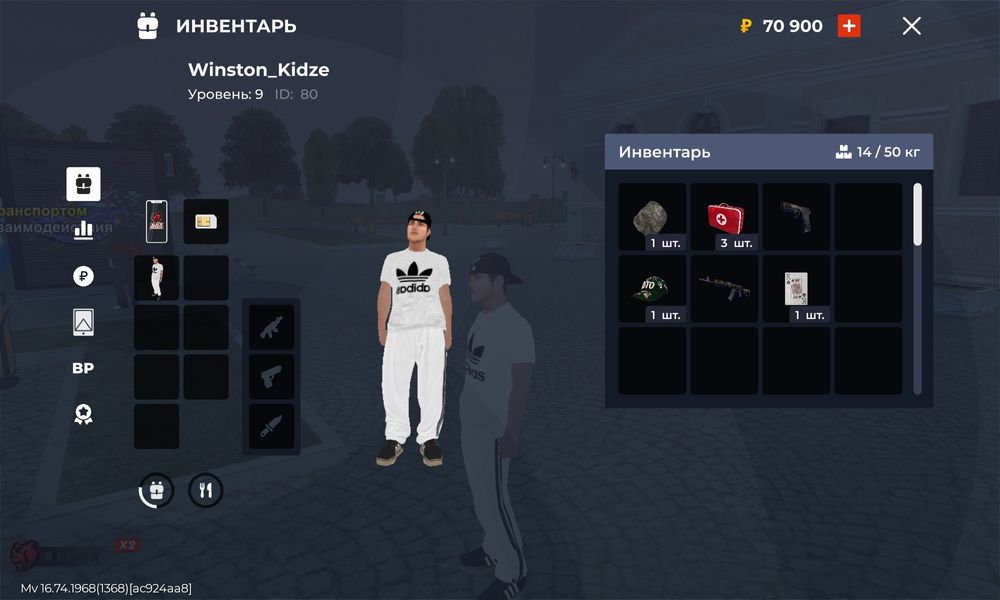The width and height of the screenshot is (1000, 600).
Task: Close the inventory screen
Action: pos(911,27)
